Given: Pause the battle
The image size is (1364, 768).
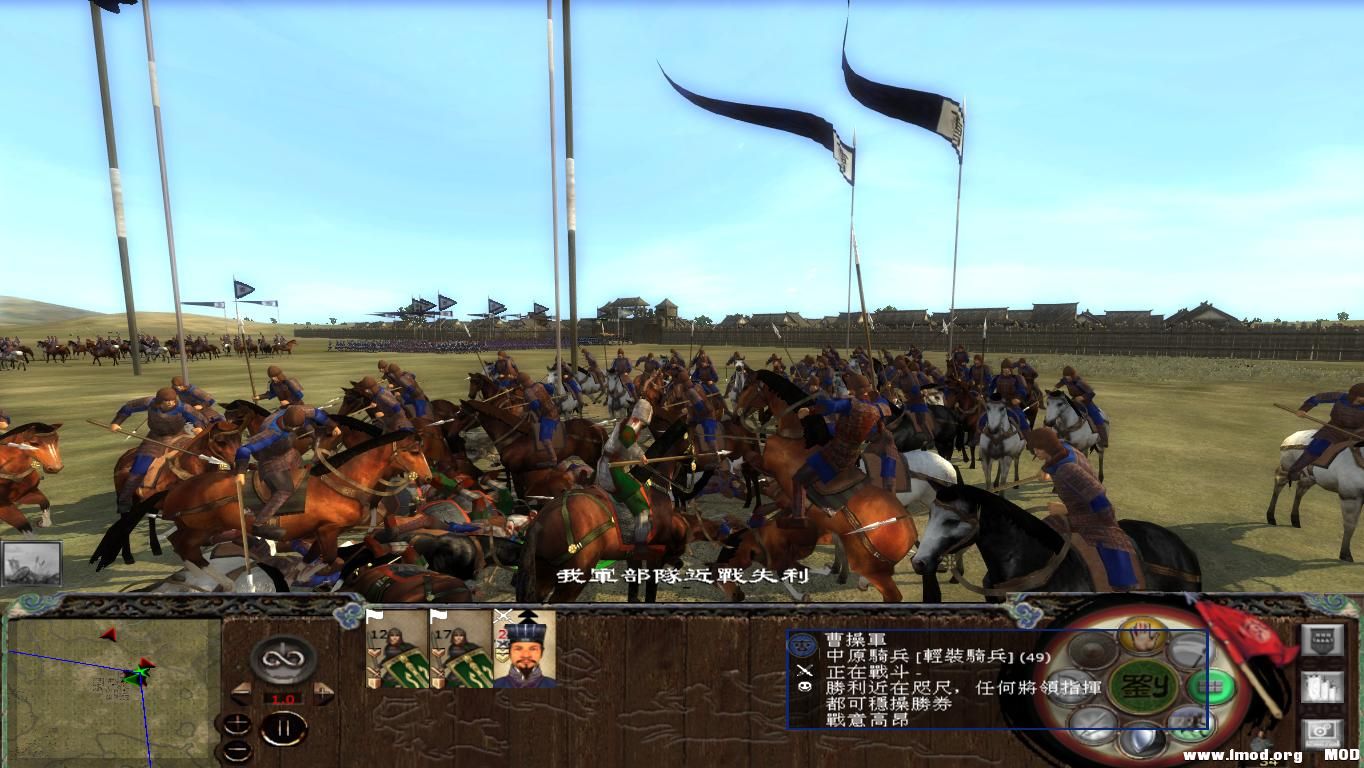Looking at the screenshot, I should (284, 728).
